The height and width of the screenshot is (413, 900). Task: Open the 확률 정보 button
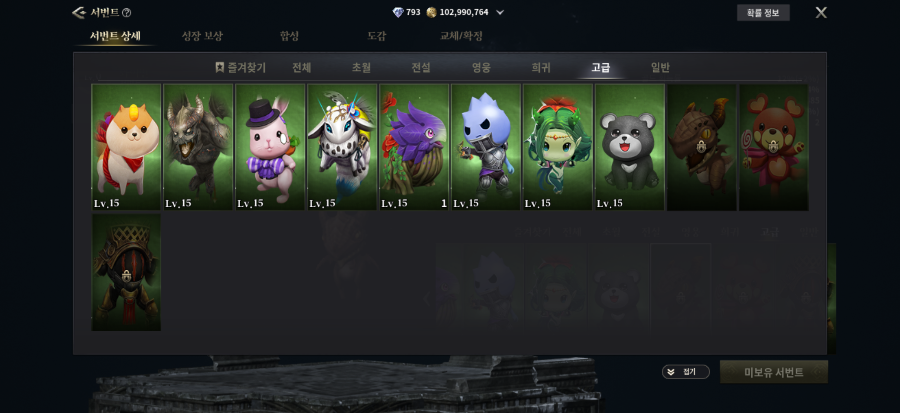[x=762, y=13]
